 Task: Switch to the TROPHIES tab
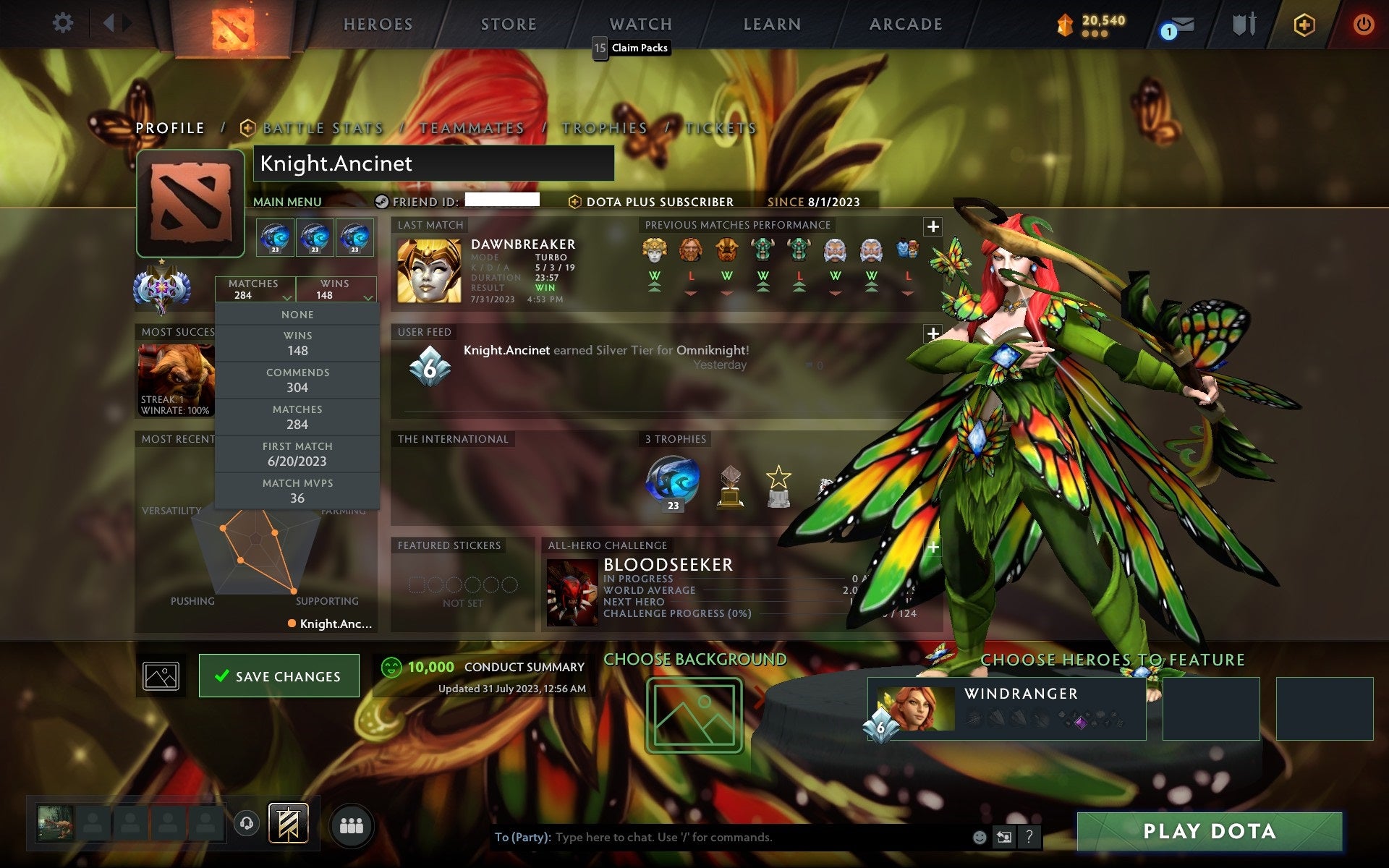pyautogui.click(x=605, y=128)
